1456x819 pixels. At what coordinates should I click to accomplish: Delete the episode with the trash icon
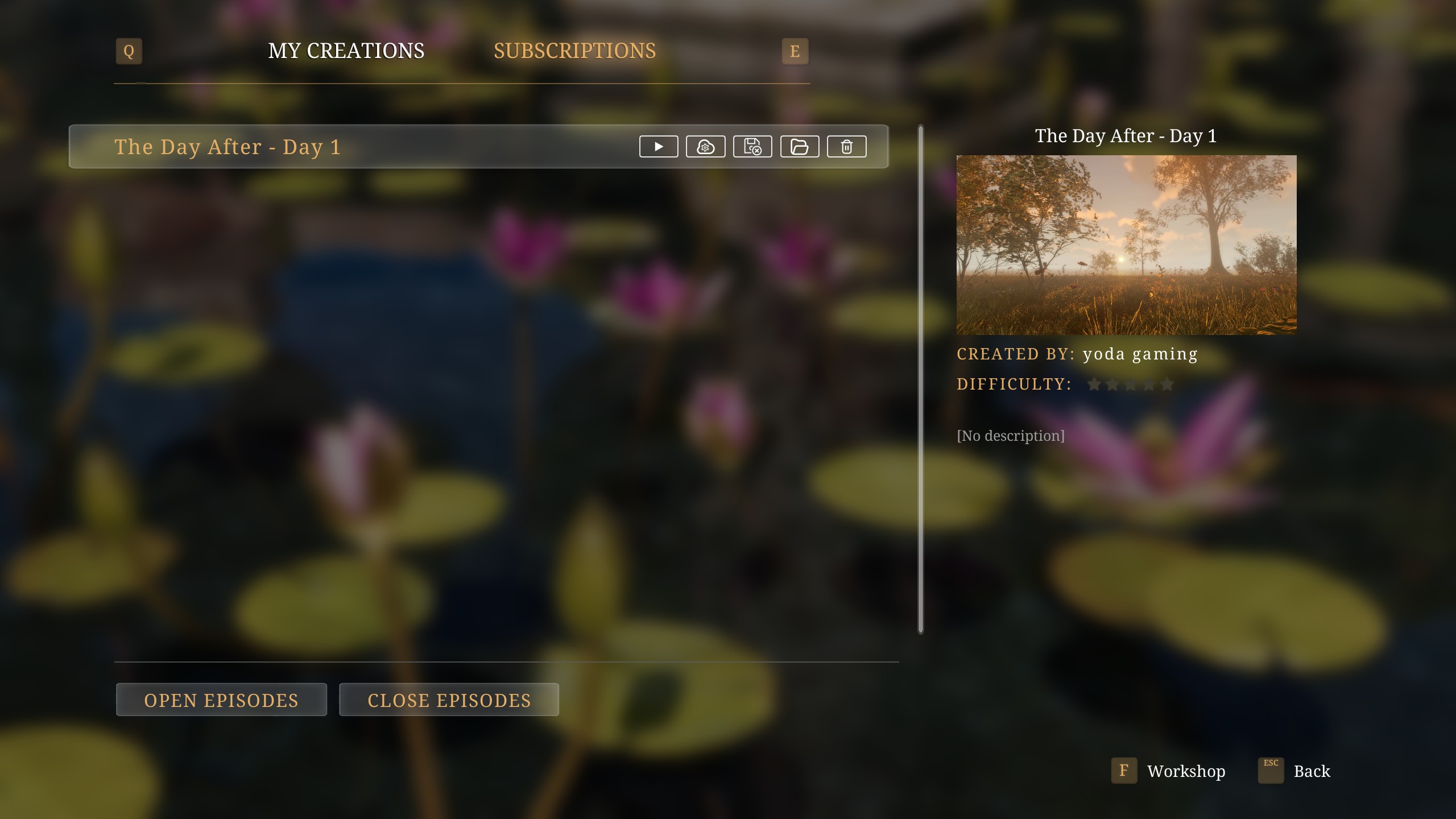pos(846,147)
